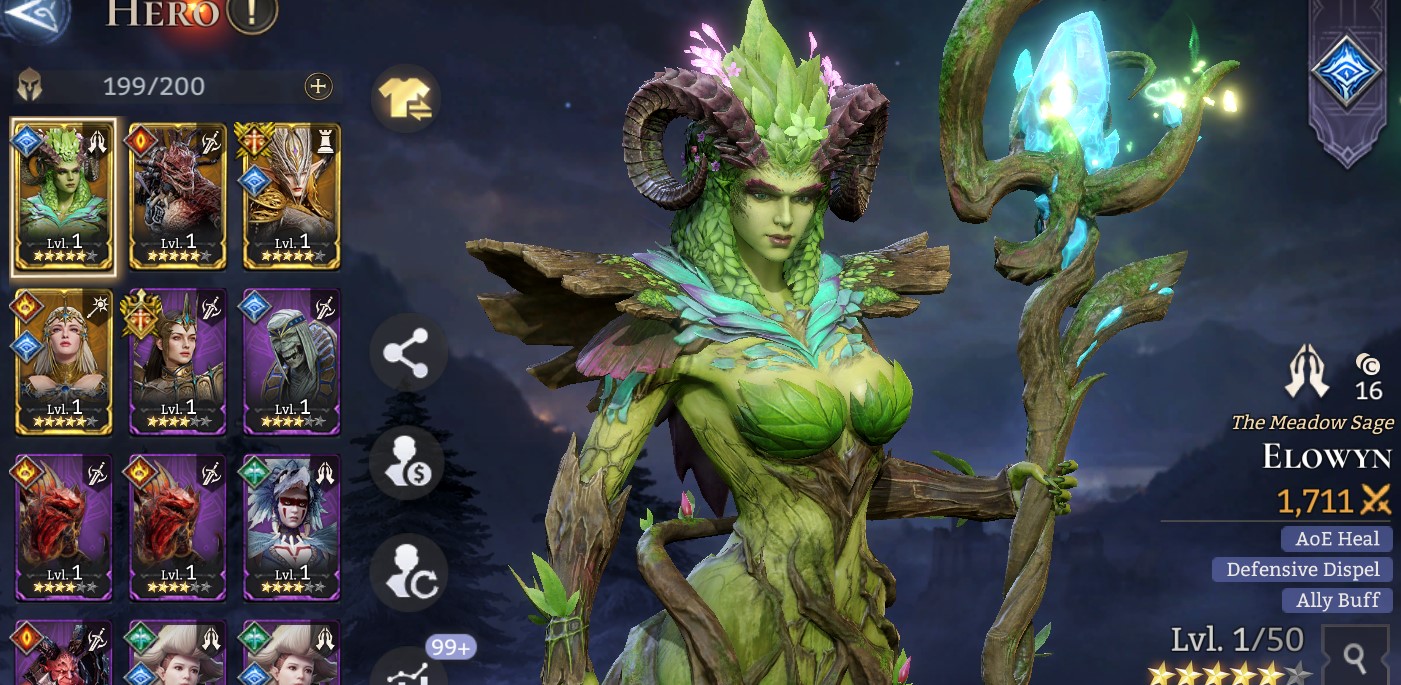
Task: Open the shirt swap outfit button
Action: 406,99
